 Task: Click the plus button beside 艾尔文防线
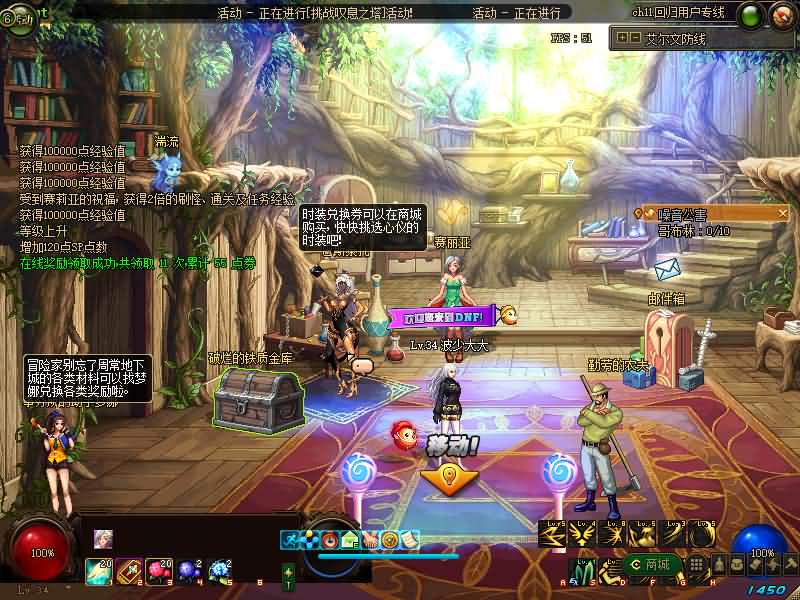[622, 38]
